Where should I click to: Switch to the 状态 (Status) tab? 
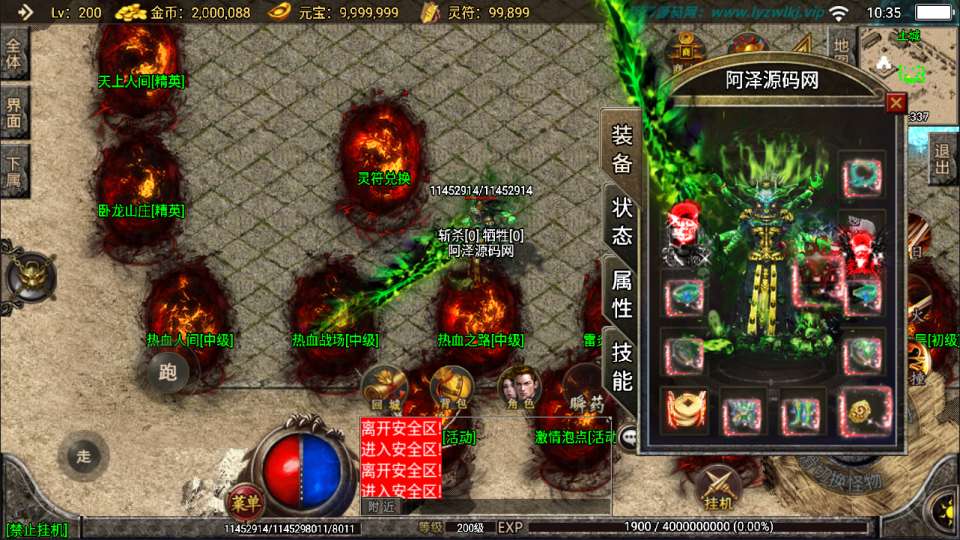point(622,222)
